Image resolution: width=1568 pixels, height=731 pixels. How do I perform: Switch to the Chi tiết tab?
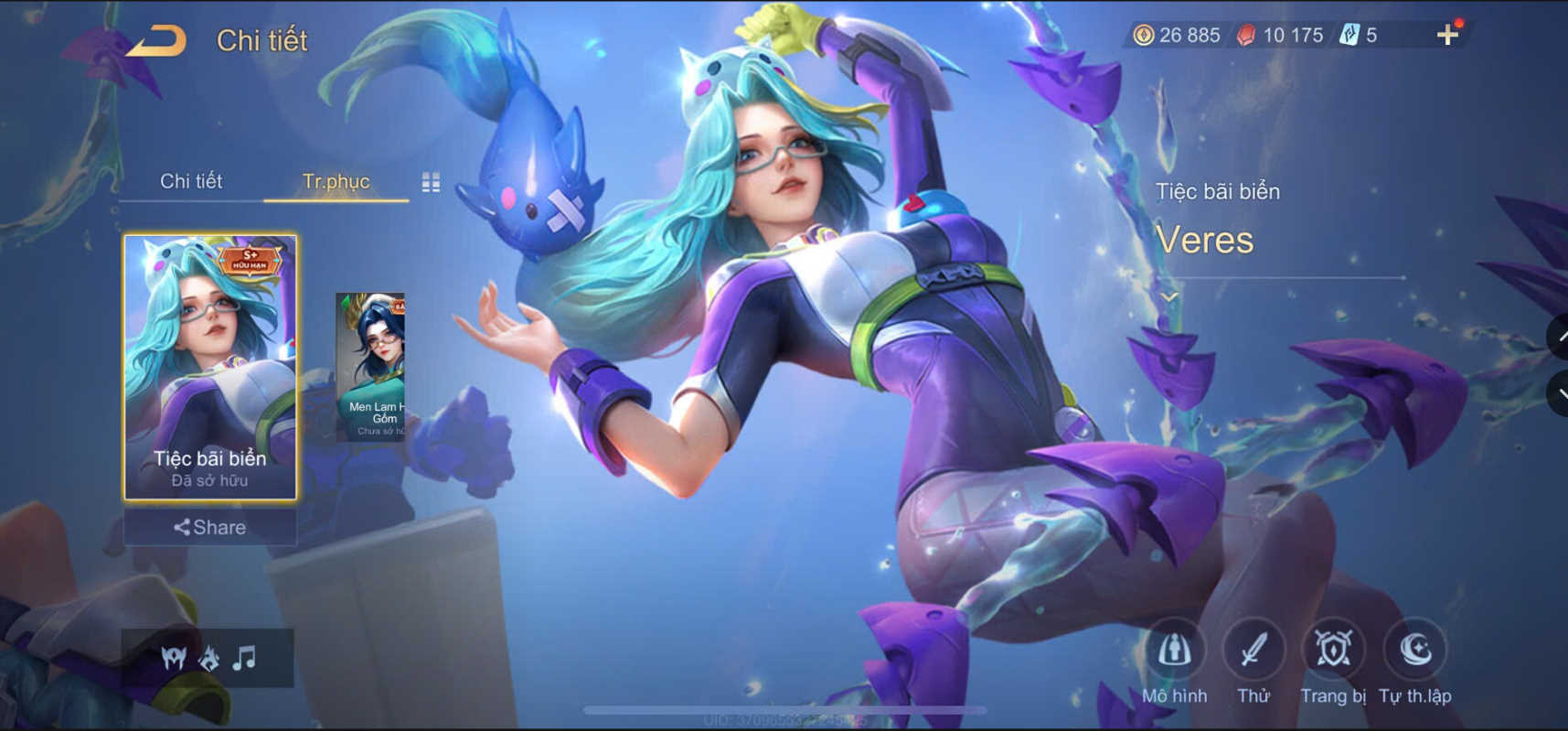(194, 181)
